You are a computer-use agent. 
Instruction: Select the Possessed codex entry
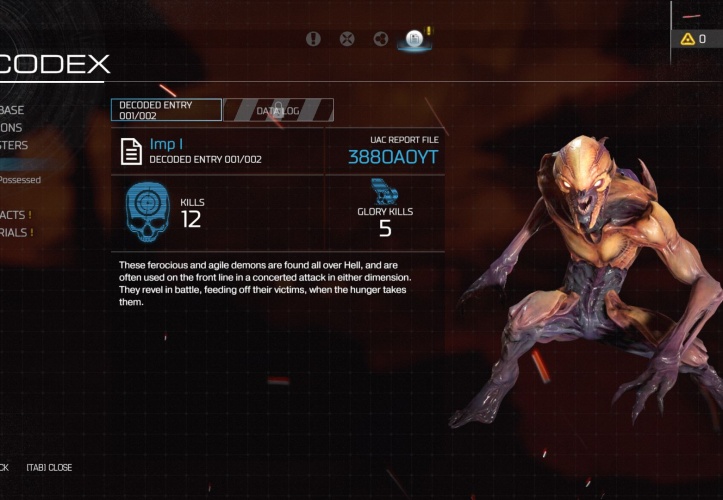click(20, 180)
